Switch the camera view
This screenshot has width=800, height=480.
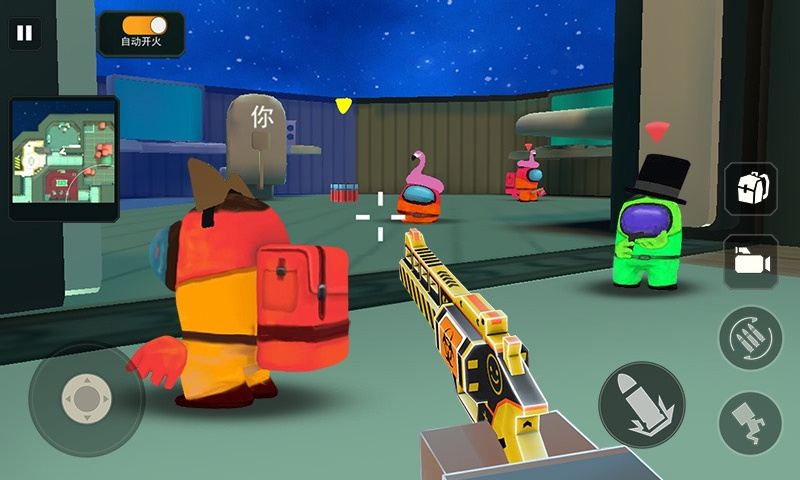[x=750, y=262]
